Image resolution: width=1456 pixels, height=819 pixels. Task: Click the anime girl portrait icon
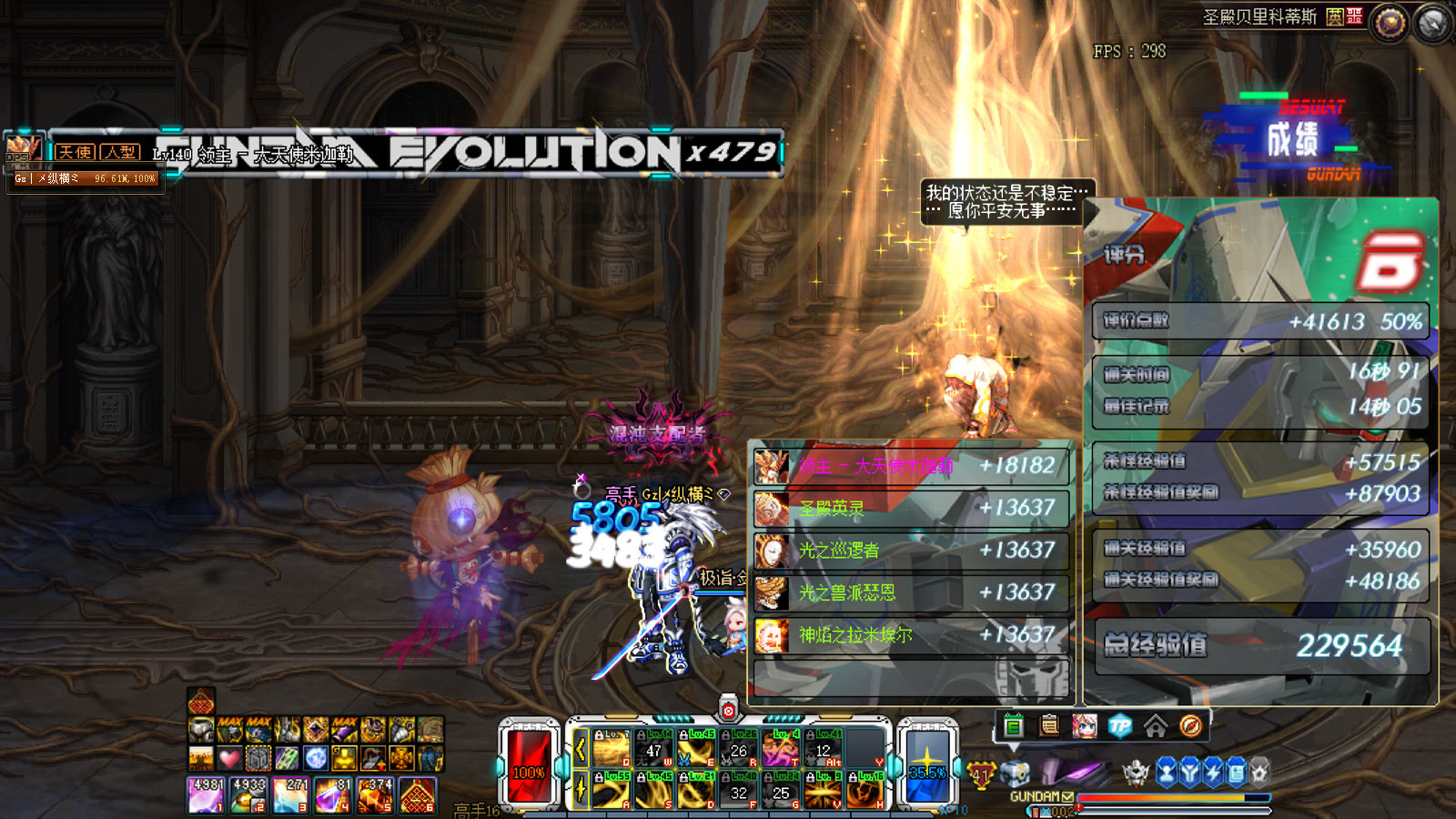(1085, 725)
